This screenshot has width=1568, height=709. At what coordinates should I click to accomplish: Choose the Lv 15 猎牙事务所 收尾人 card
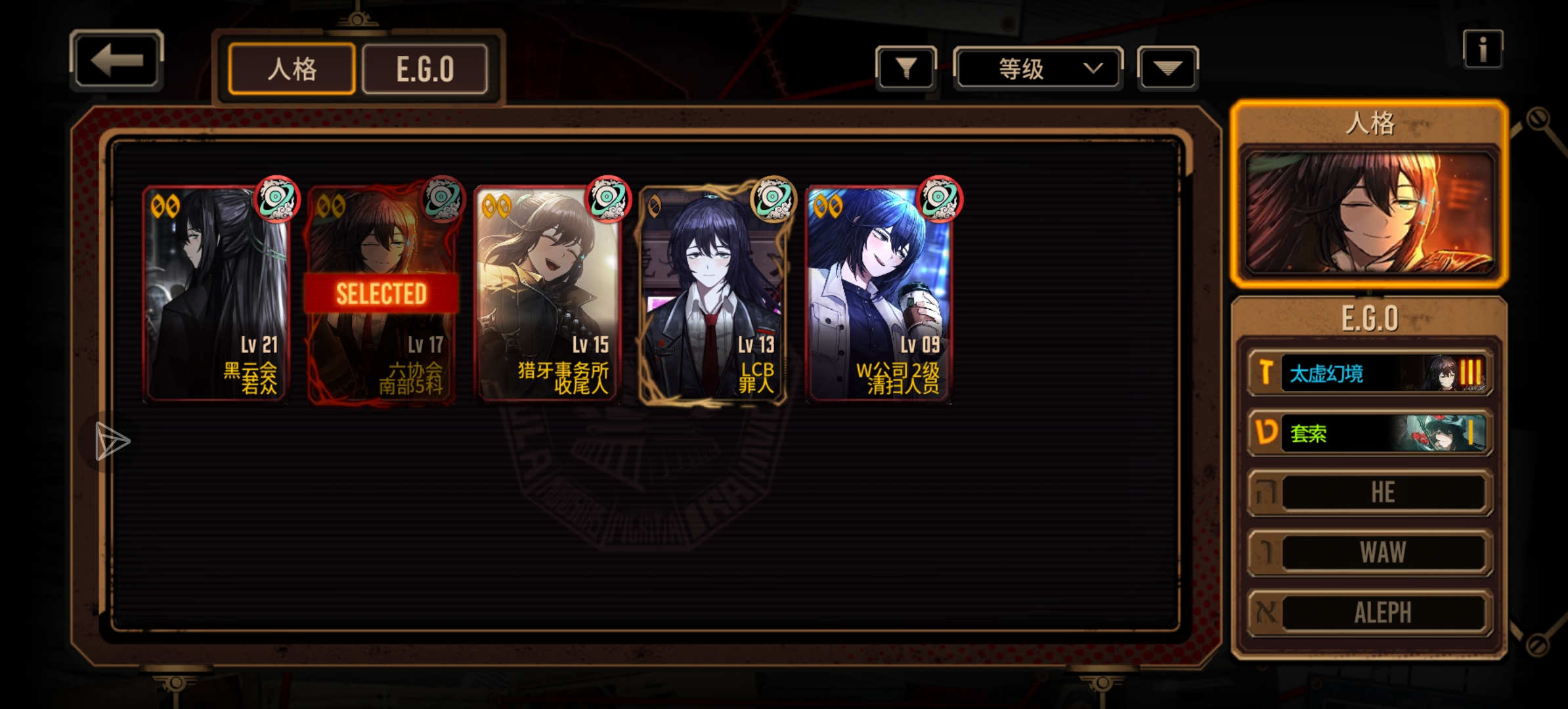point(547,294)
